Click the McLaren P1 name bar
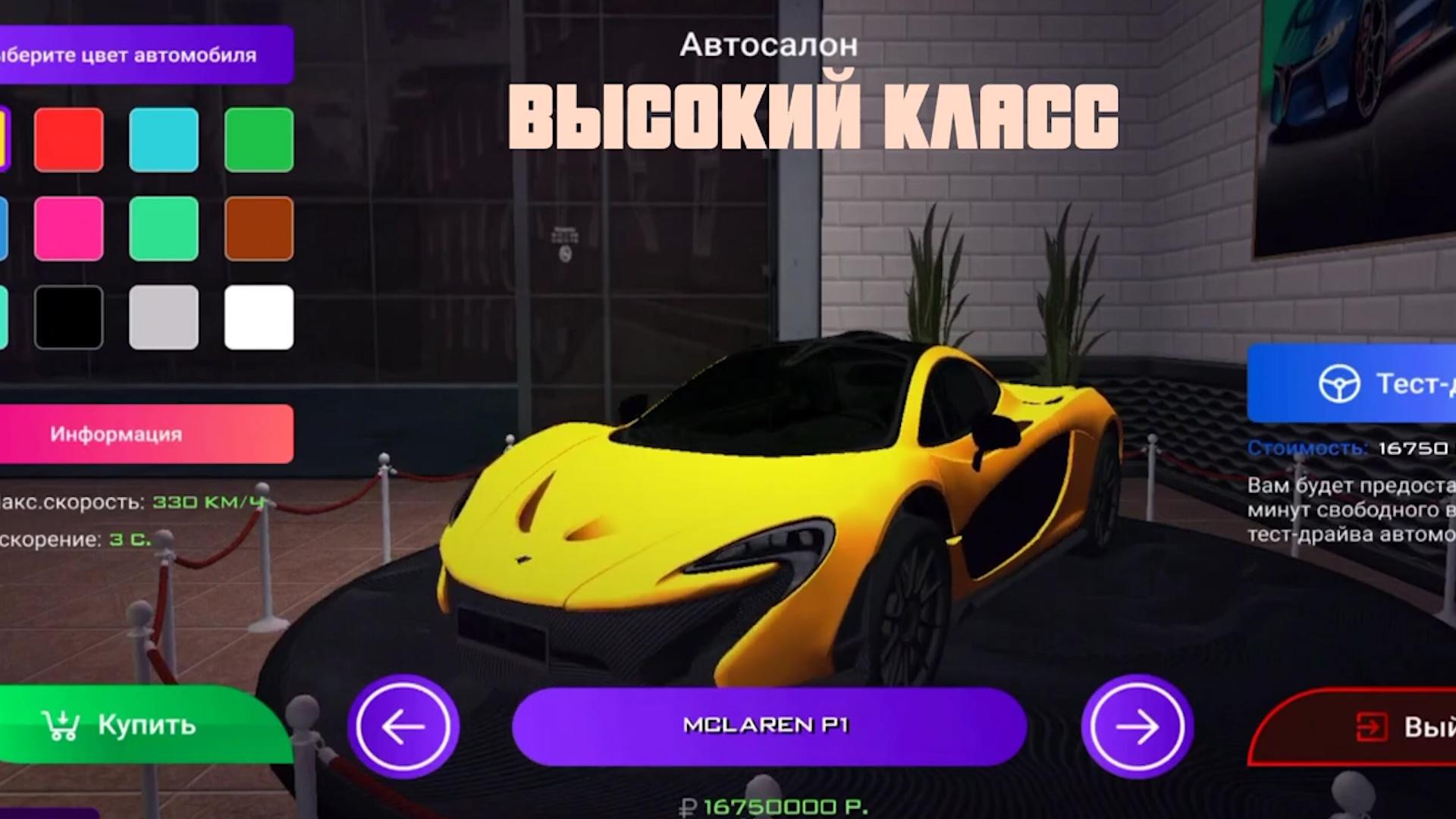This screenshot has height=819, width=1456. [768, 726]
